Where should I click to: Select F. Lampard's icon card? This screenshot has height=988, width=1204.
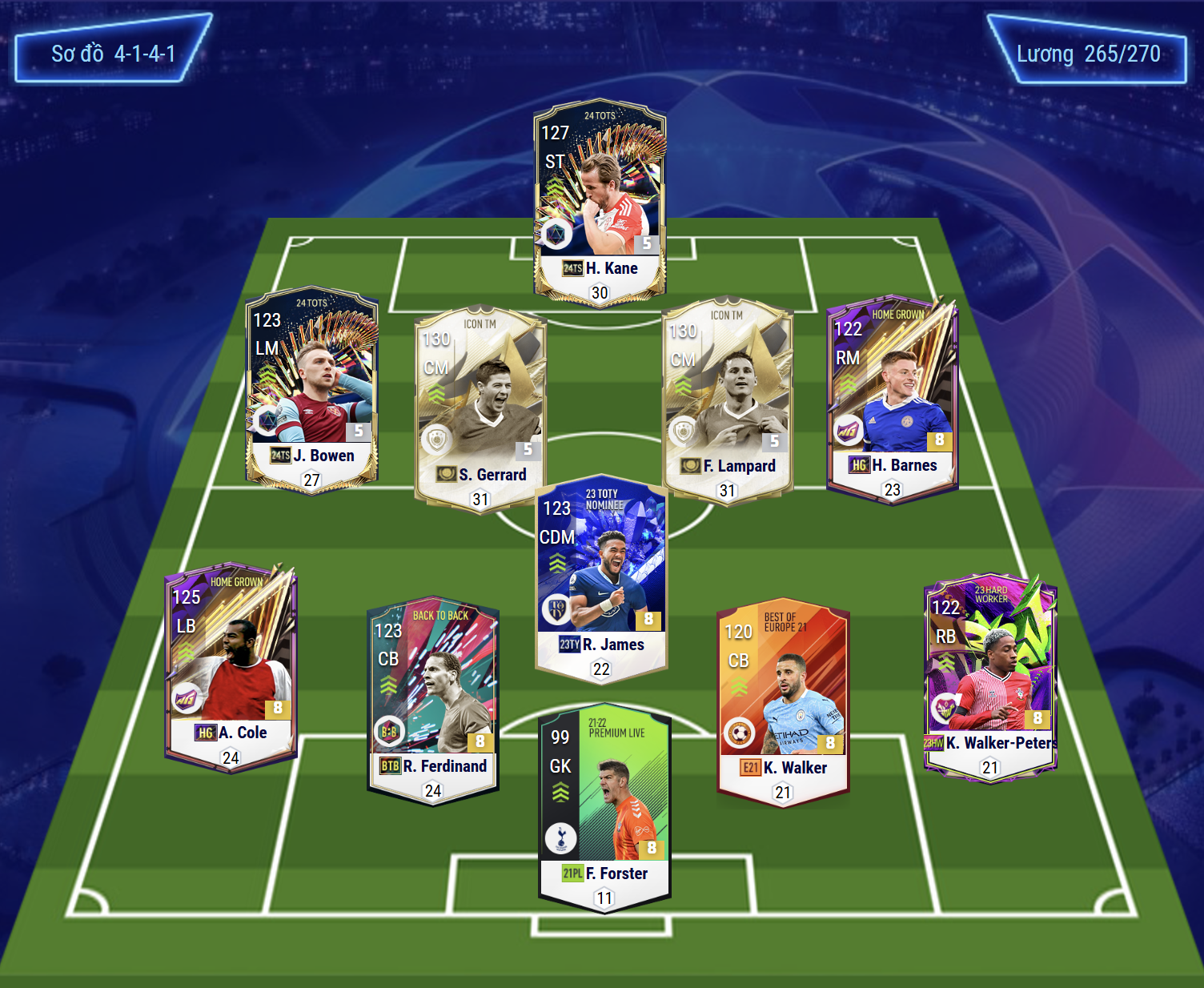[728, 400]
